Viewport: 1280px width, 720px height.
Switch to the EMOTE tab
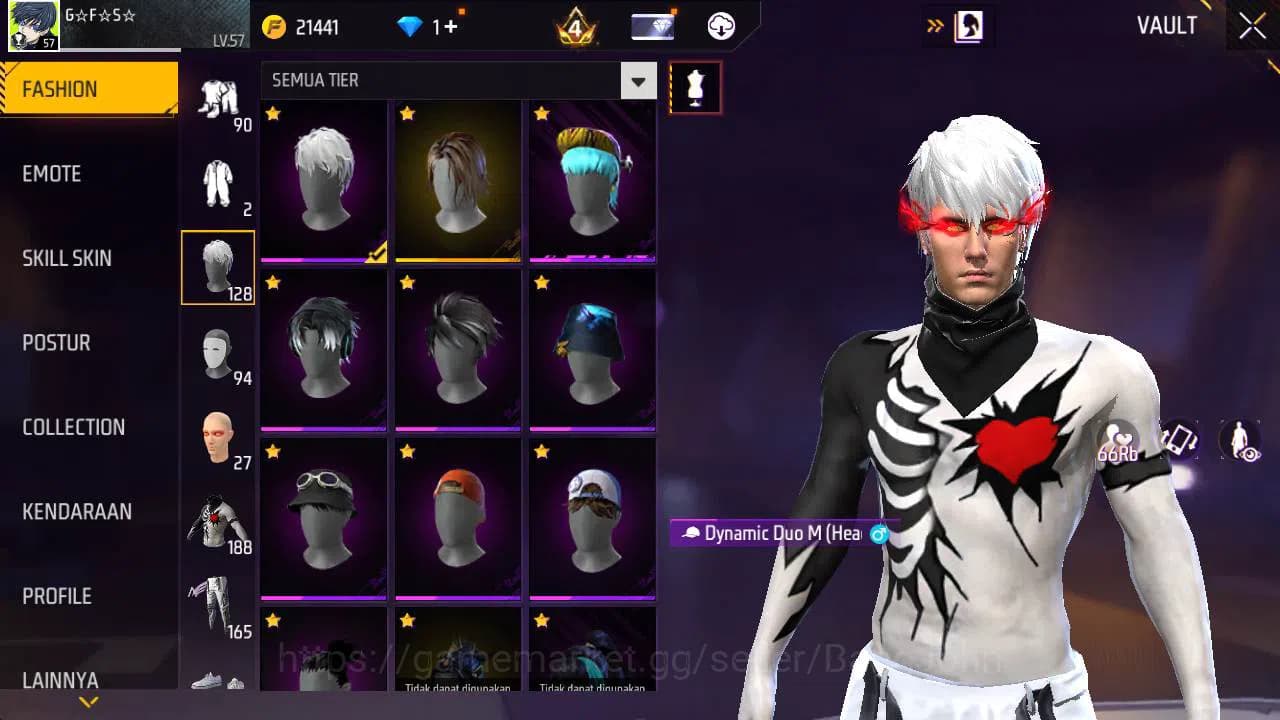point(52,173)
